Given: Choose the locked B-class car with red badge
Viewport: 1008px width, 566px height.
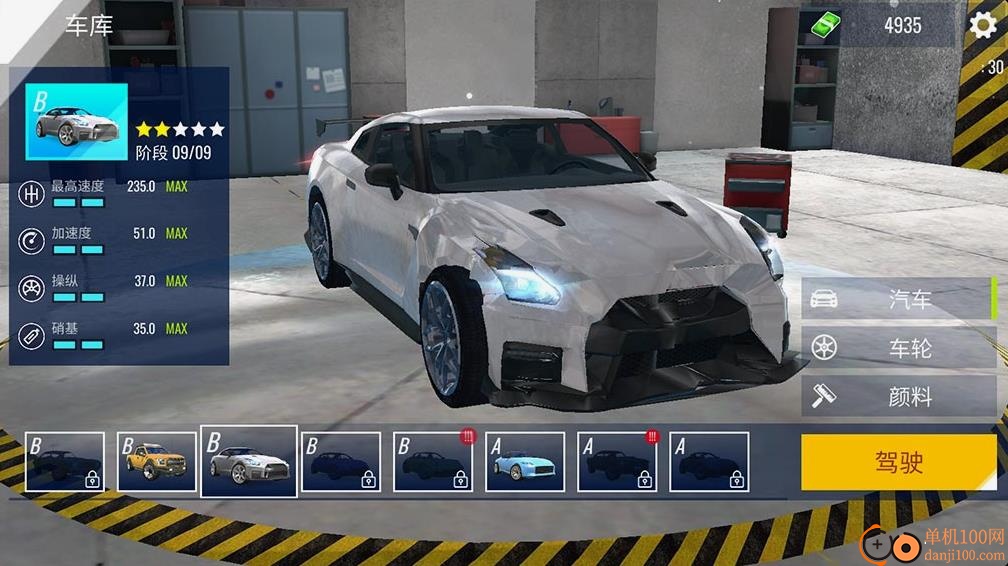Looking at the screenshot, I should (x=433, y=462).
